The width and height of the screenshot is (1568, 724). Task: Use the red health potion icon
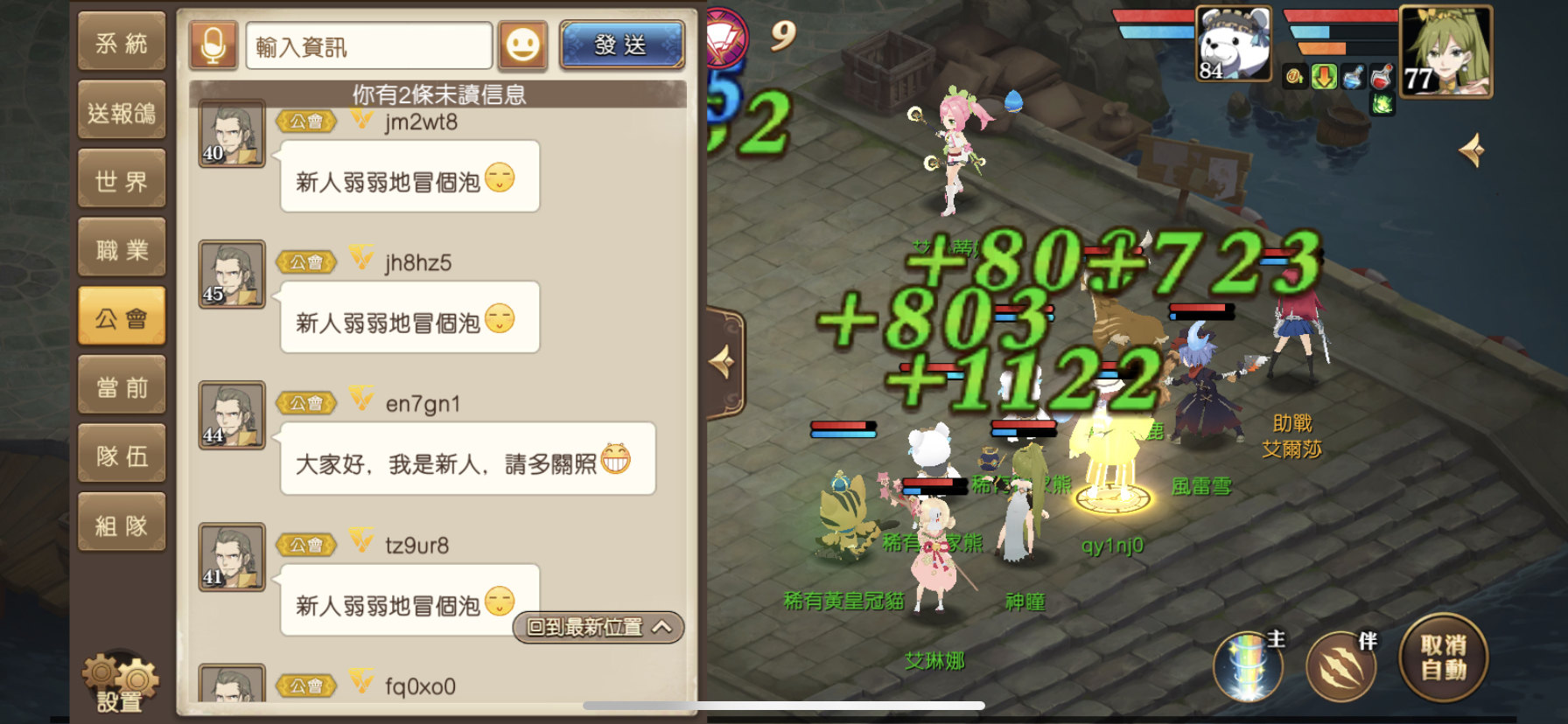1382,77
